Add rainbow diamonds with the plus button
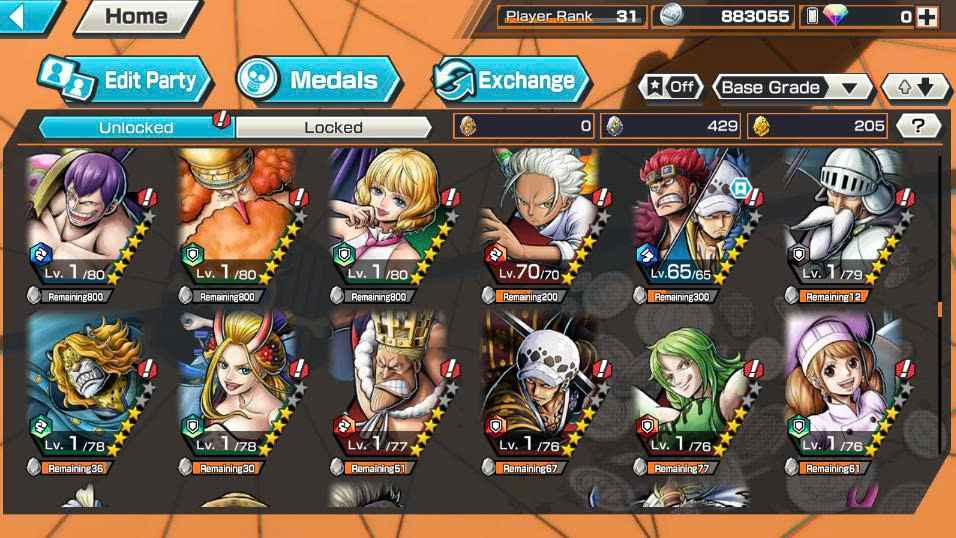956x538 pixels. click(x=927, y=16)
